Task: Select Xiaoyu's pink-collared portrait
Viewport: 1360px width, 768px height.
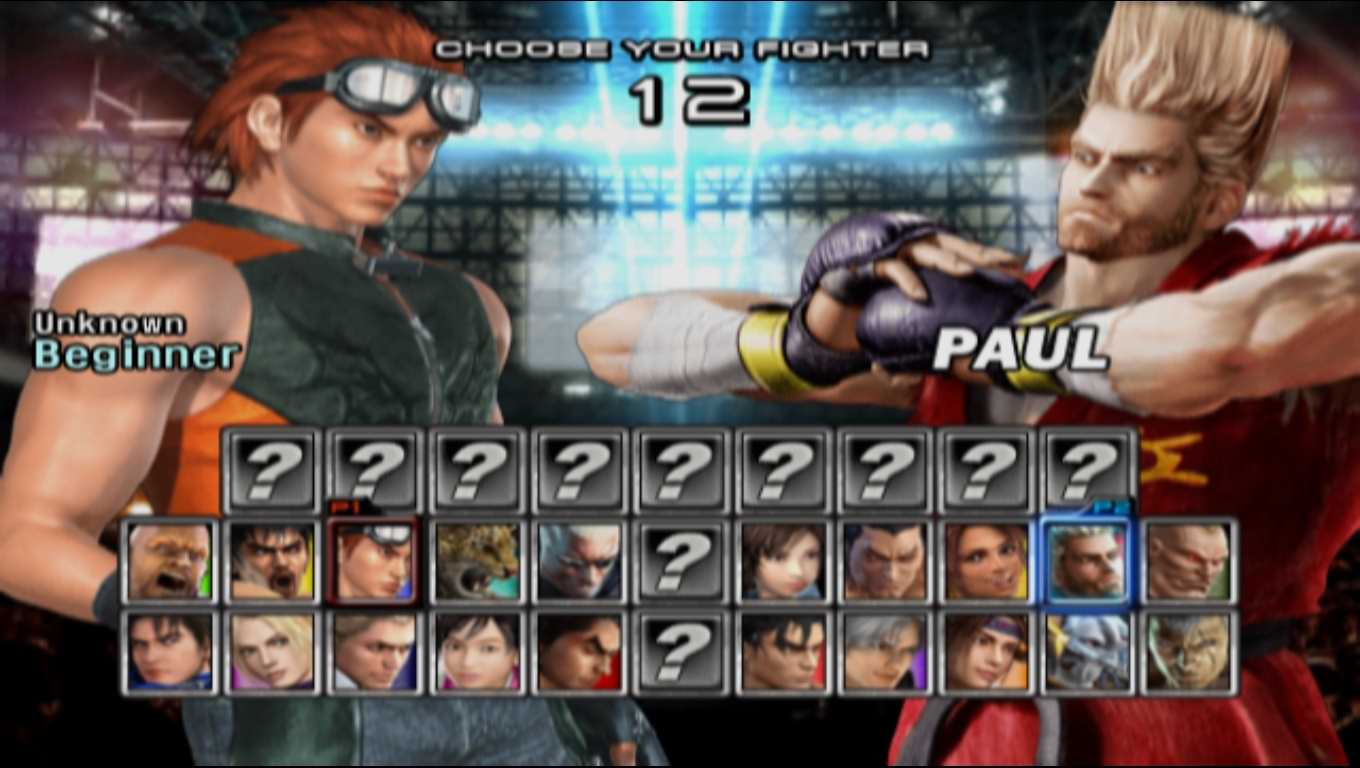Action: (477, 652)
